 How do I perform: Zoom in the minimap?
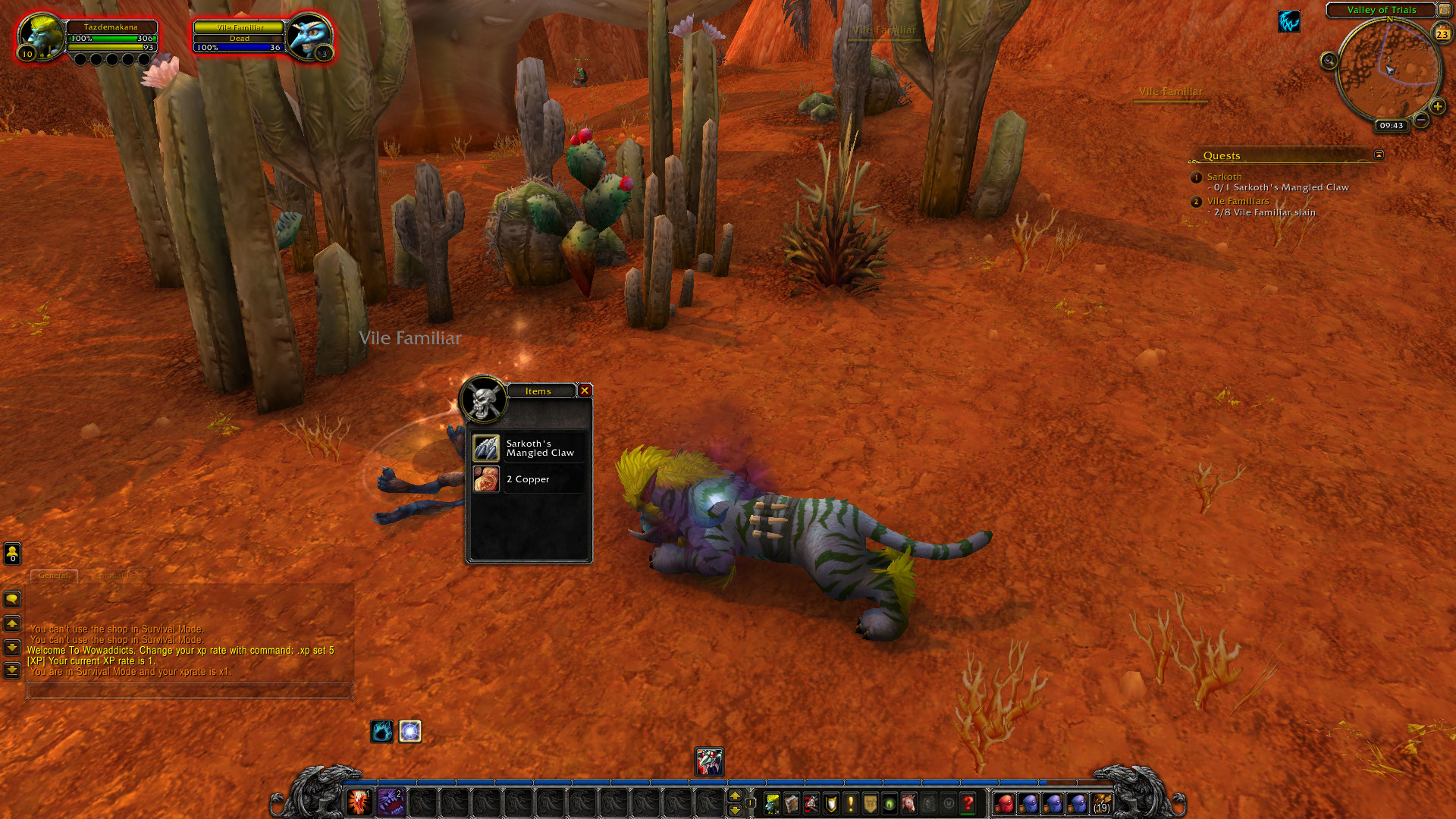click(x=1437, y=106)
